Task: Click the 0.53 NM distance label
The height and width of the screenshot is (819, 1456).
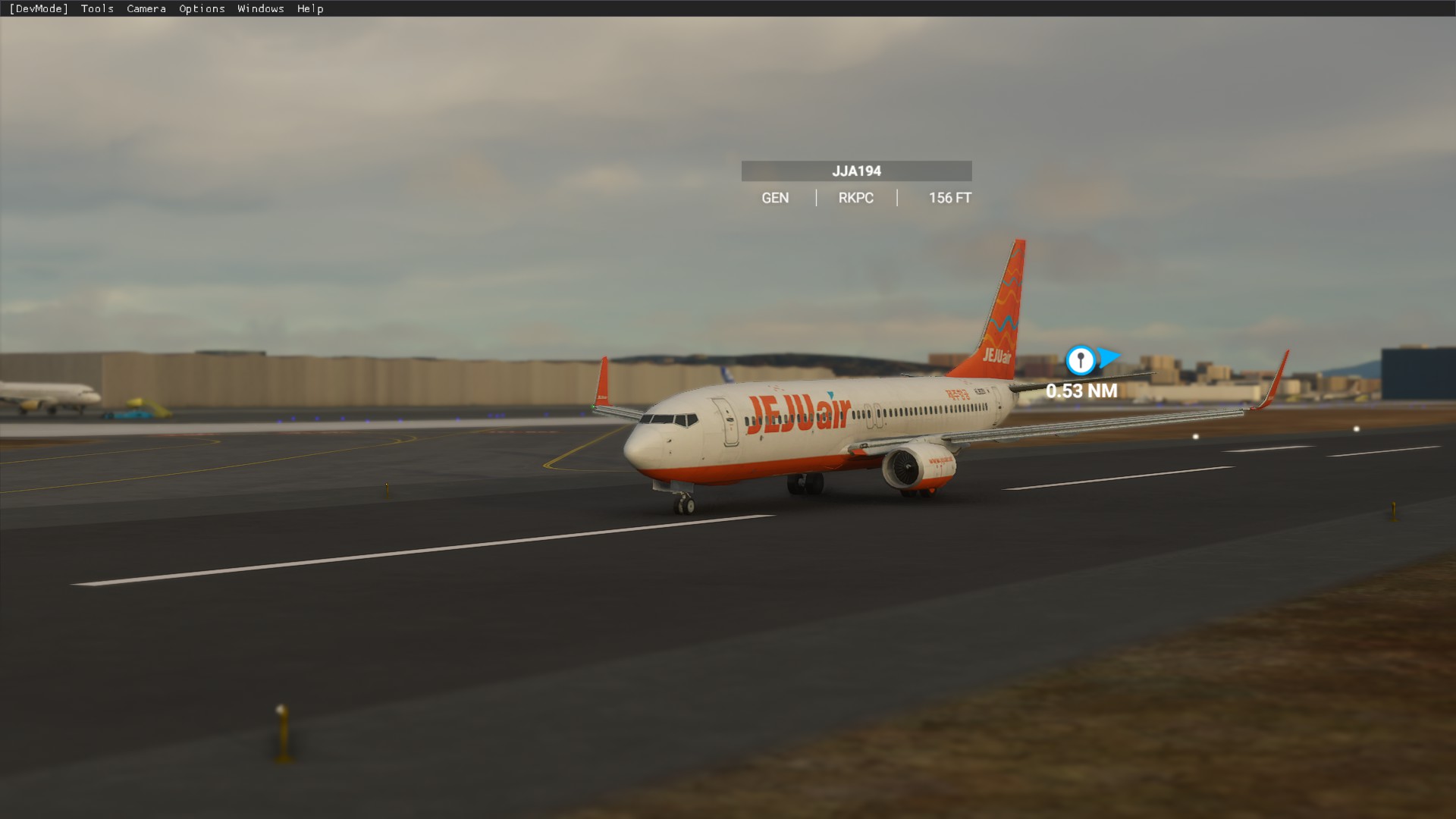Action: click(x=1080, y=391)
